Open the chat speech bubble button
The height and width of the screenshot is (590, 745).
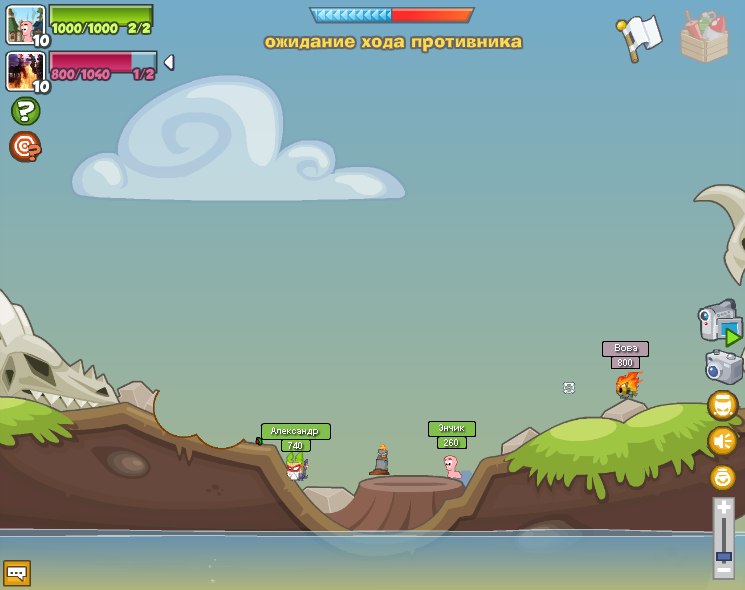[17, 573]
